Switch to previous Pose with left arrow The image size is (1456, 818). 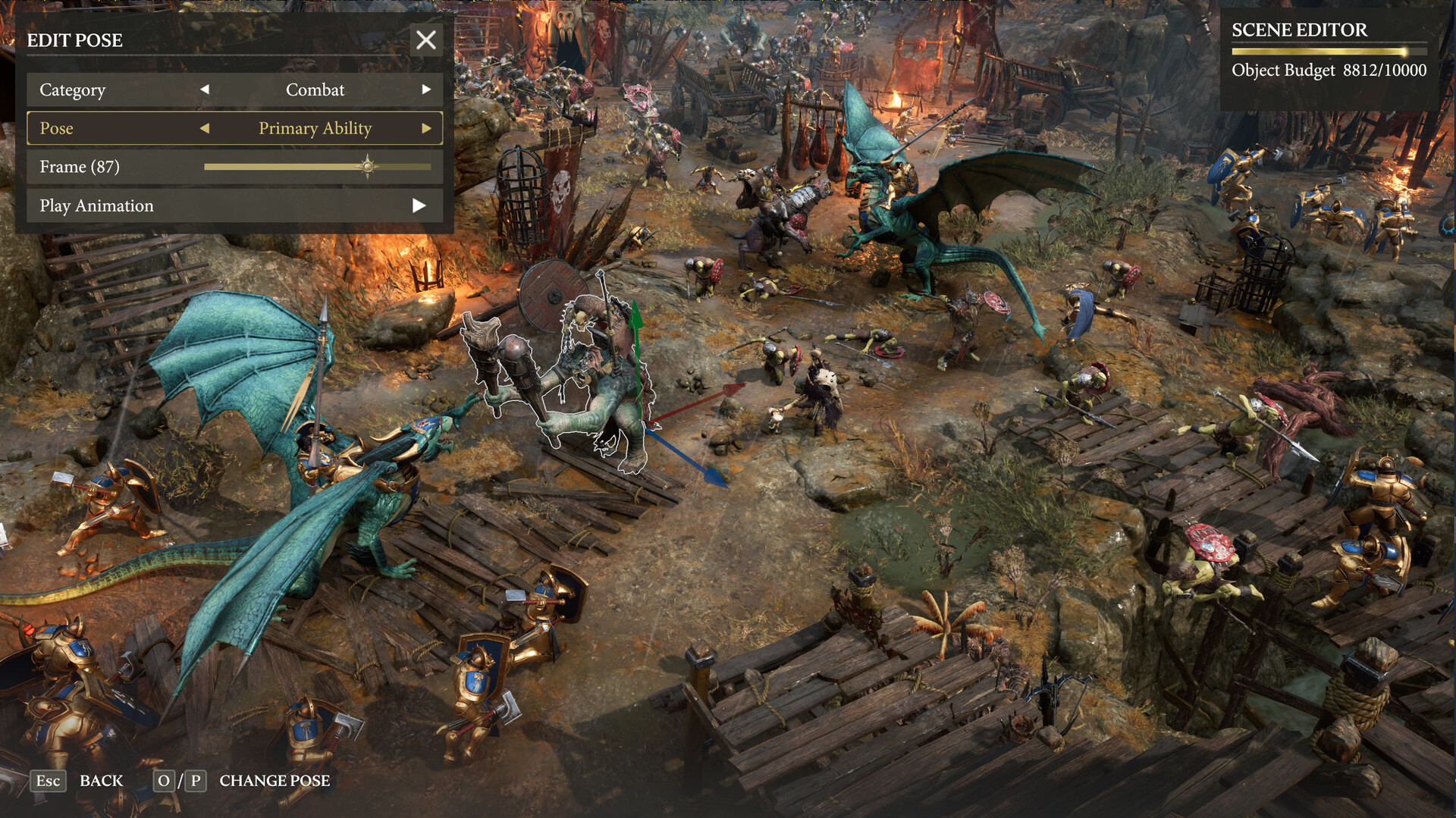pyautogui.click(x=204, y=128)
